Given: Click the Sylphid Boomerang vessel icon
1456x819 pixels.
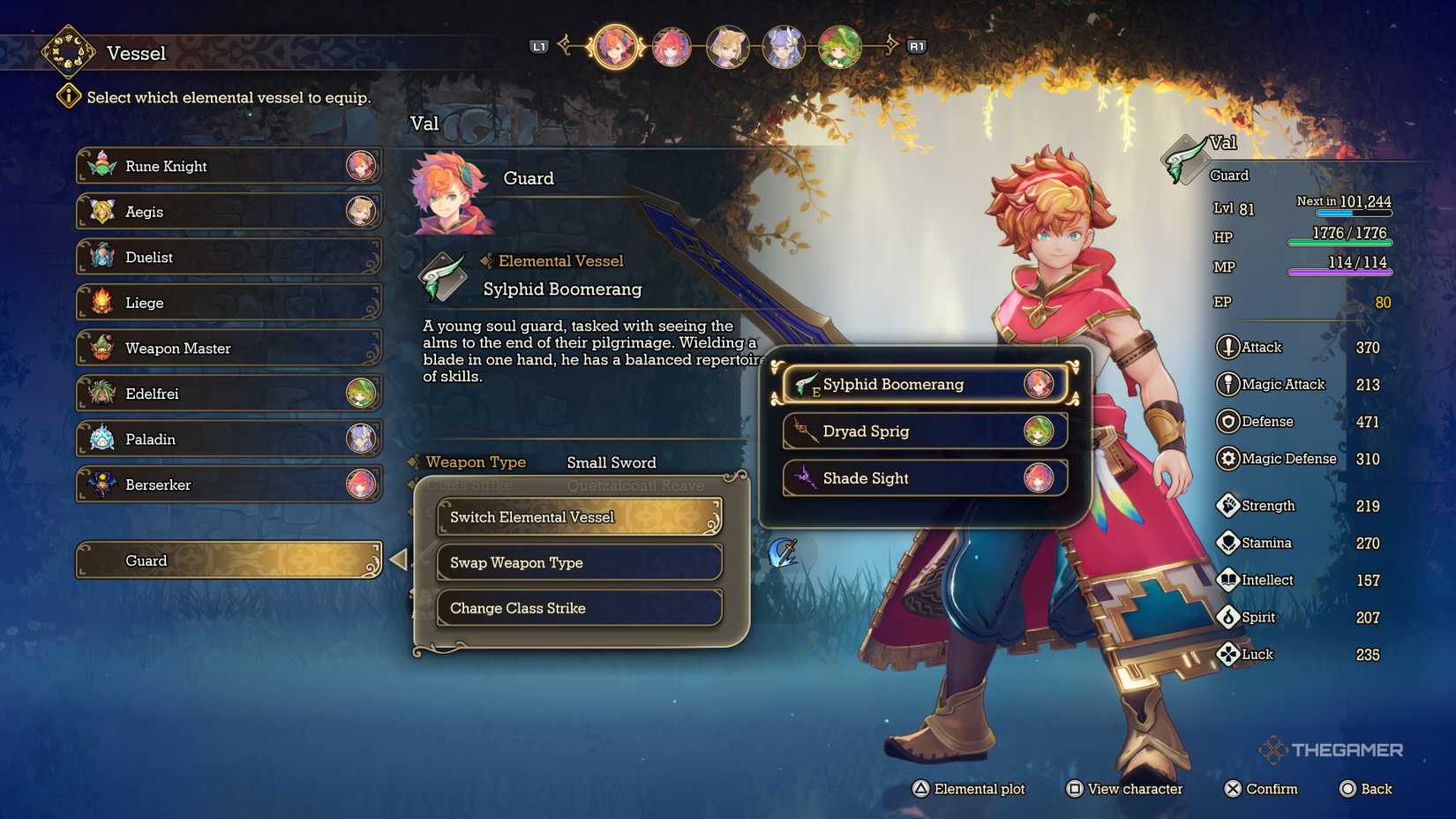Looking at the screenshot, I should point(808,384).
